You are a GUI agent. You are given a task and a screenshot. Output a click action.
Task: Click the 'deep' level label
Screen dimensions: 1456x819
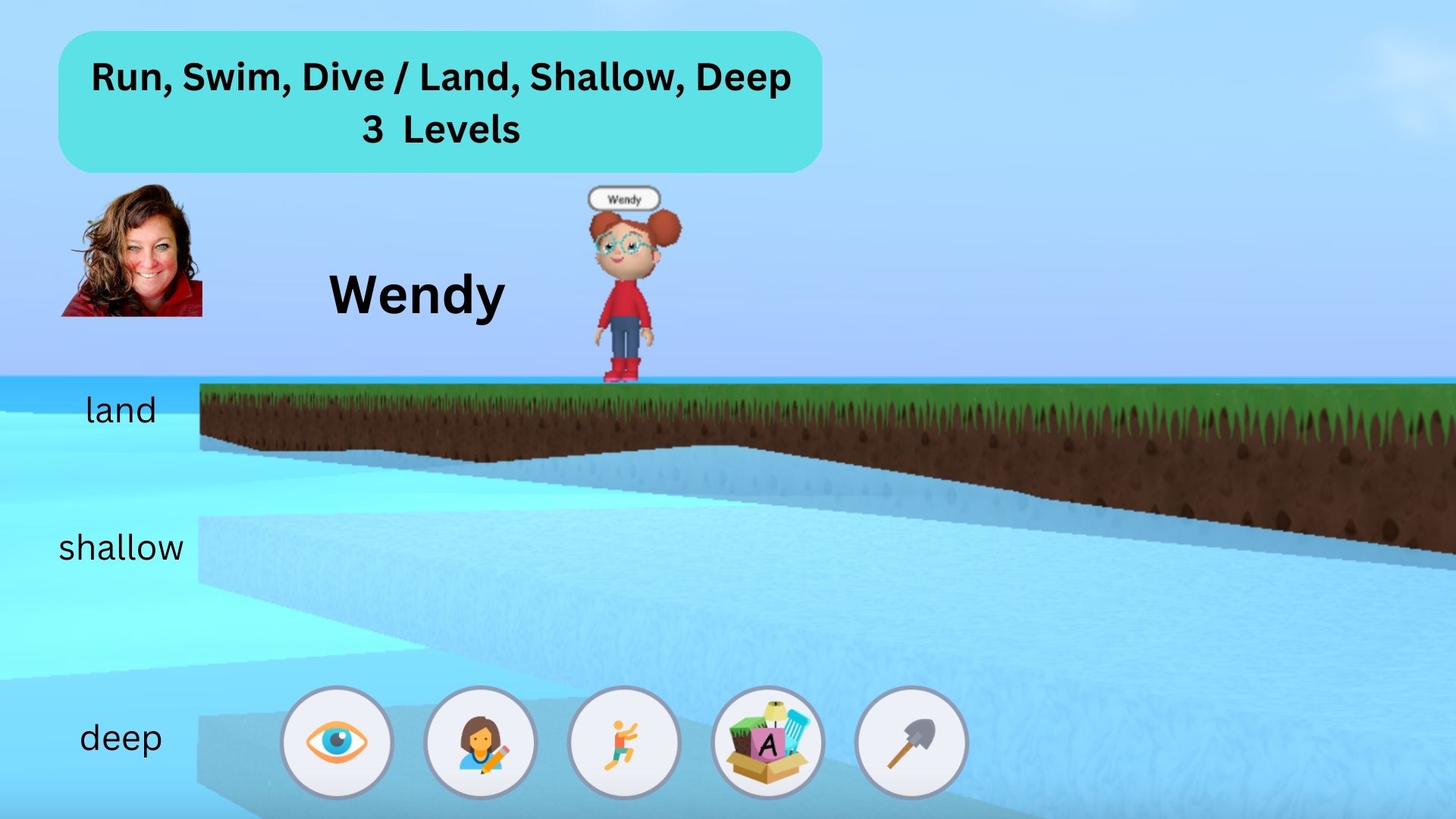[x=121, y=736]
